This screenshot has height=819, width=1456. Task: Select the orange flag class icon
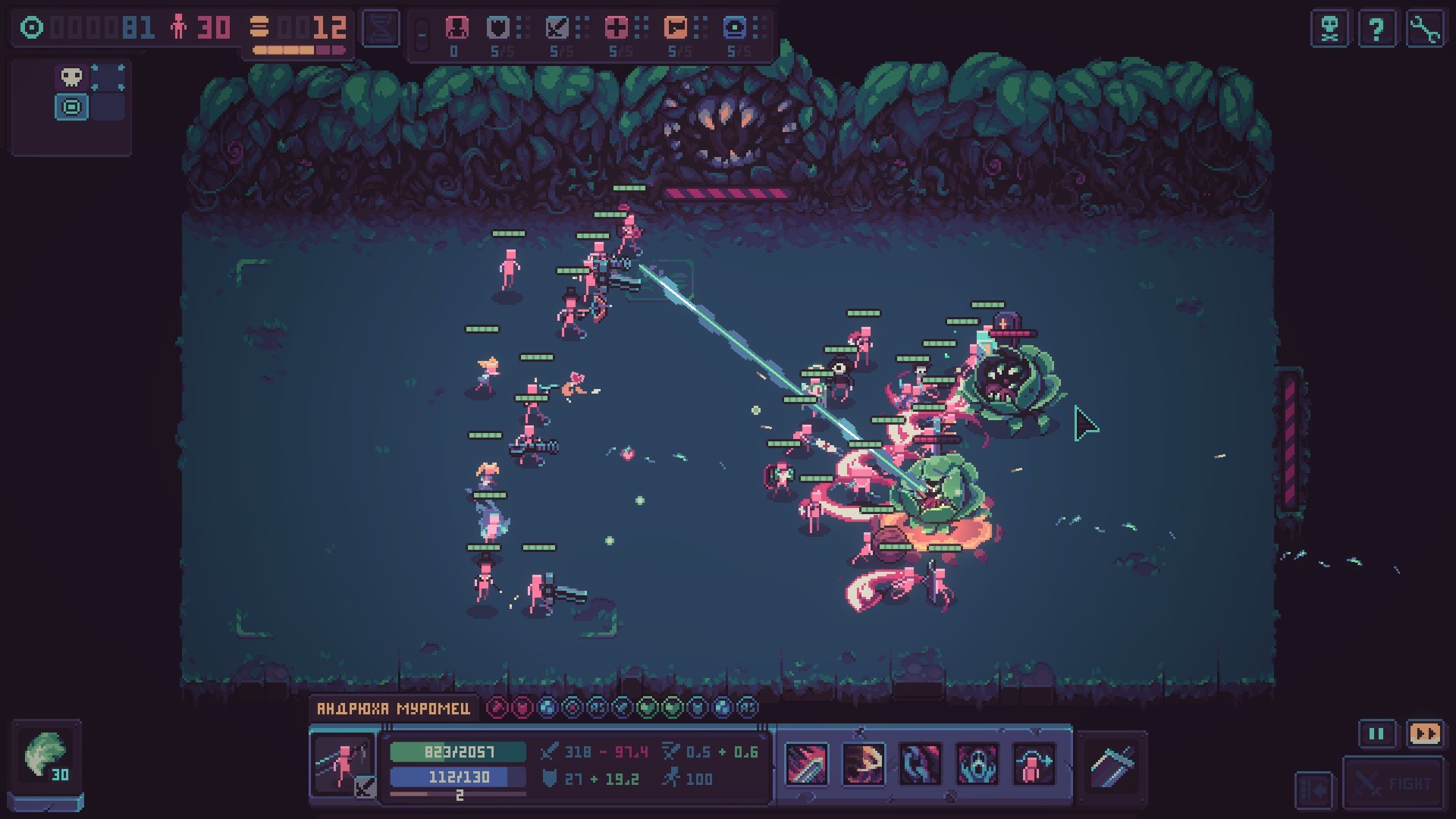click(675, 28)
